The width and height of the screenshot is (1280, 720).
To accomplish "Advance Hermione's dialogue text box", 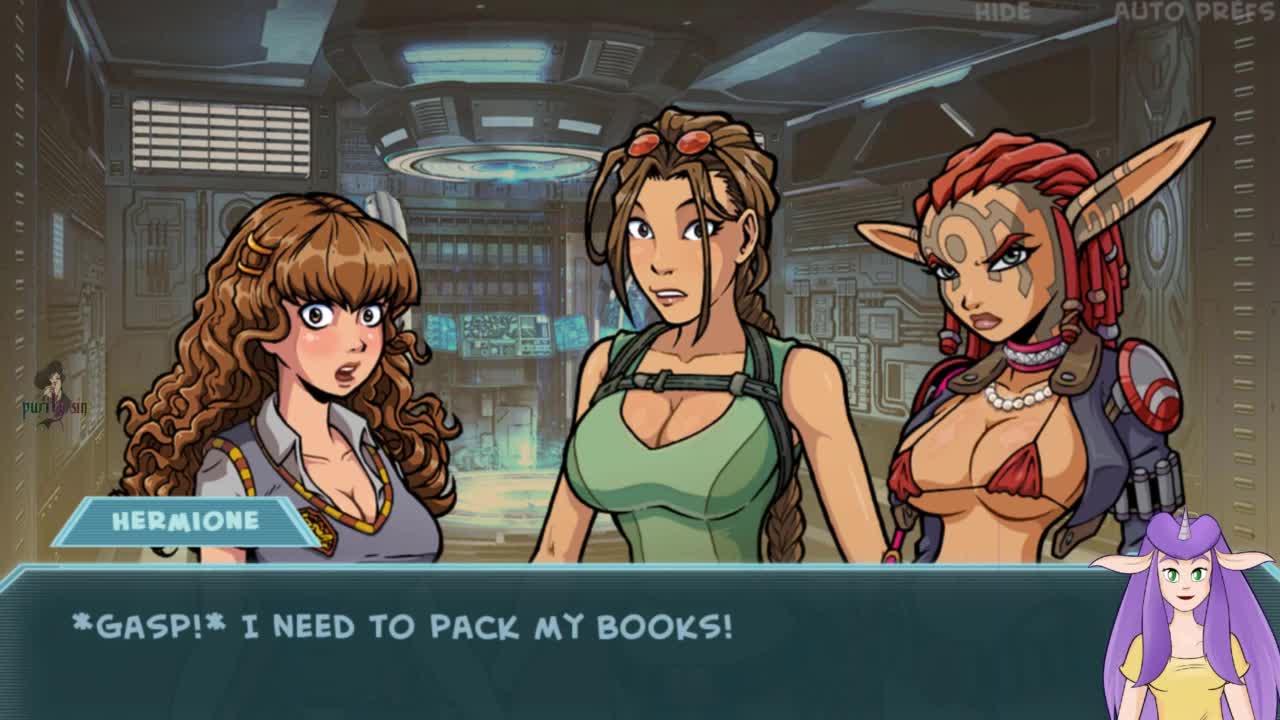I will (560, 640).
